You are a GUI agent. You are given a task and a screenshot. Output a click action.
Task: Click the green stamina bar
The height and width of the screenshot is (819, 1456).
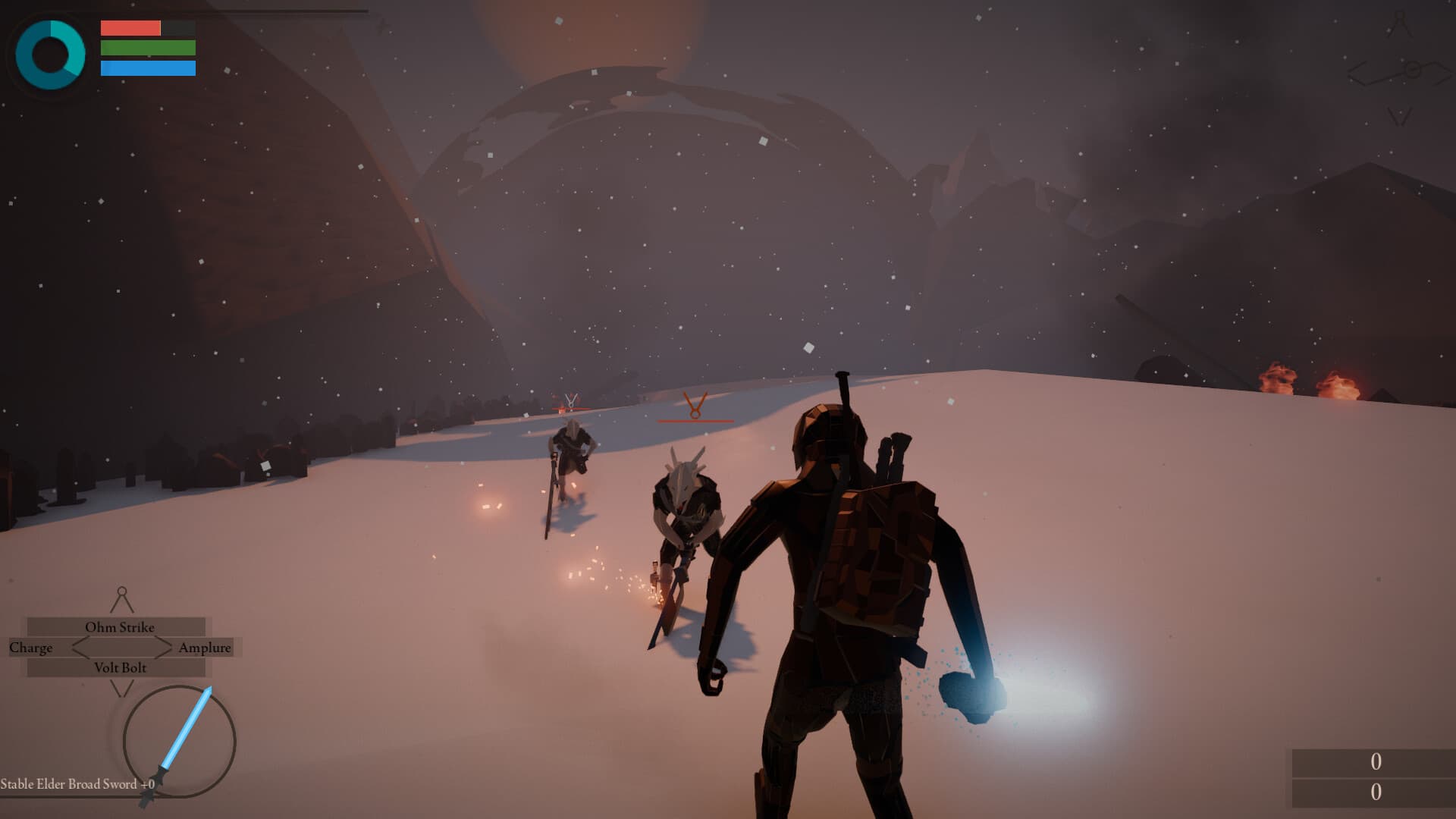pyautogui.click(x=146, y=49)
